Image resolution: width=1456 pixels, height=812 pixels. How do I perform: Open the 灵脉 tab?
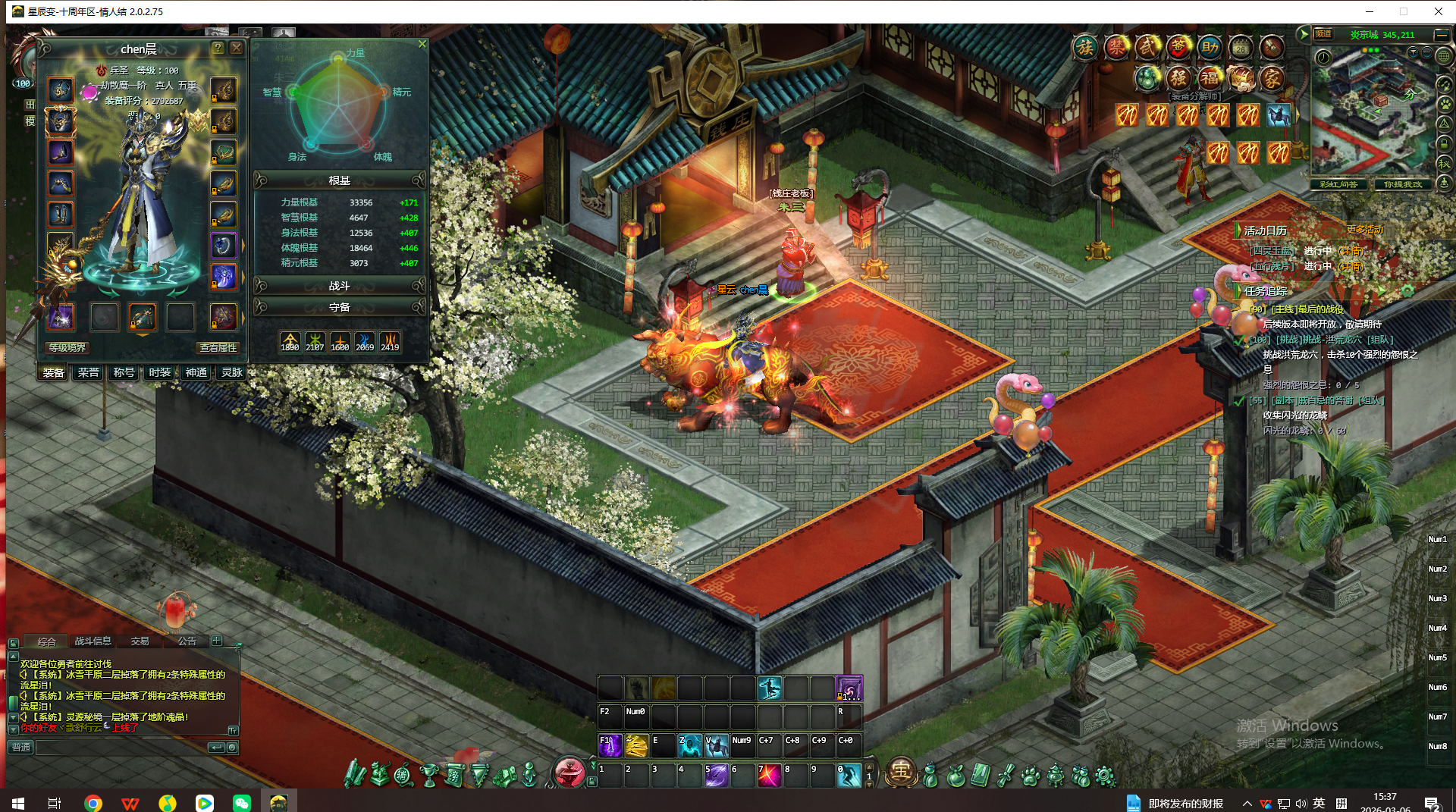click(232, 372)
